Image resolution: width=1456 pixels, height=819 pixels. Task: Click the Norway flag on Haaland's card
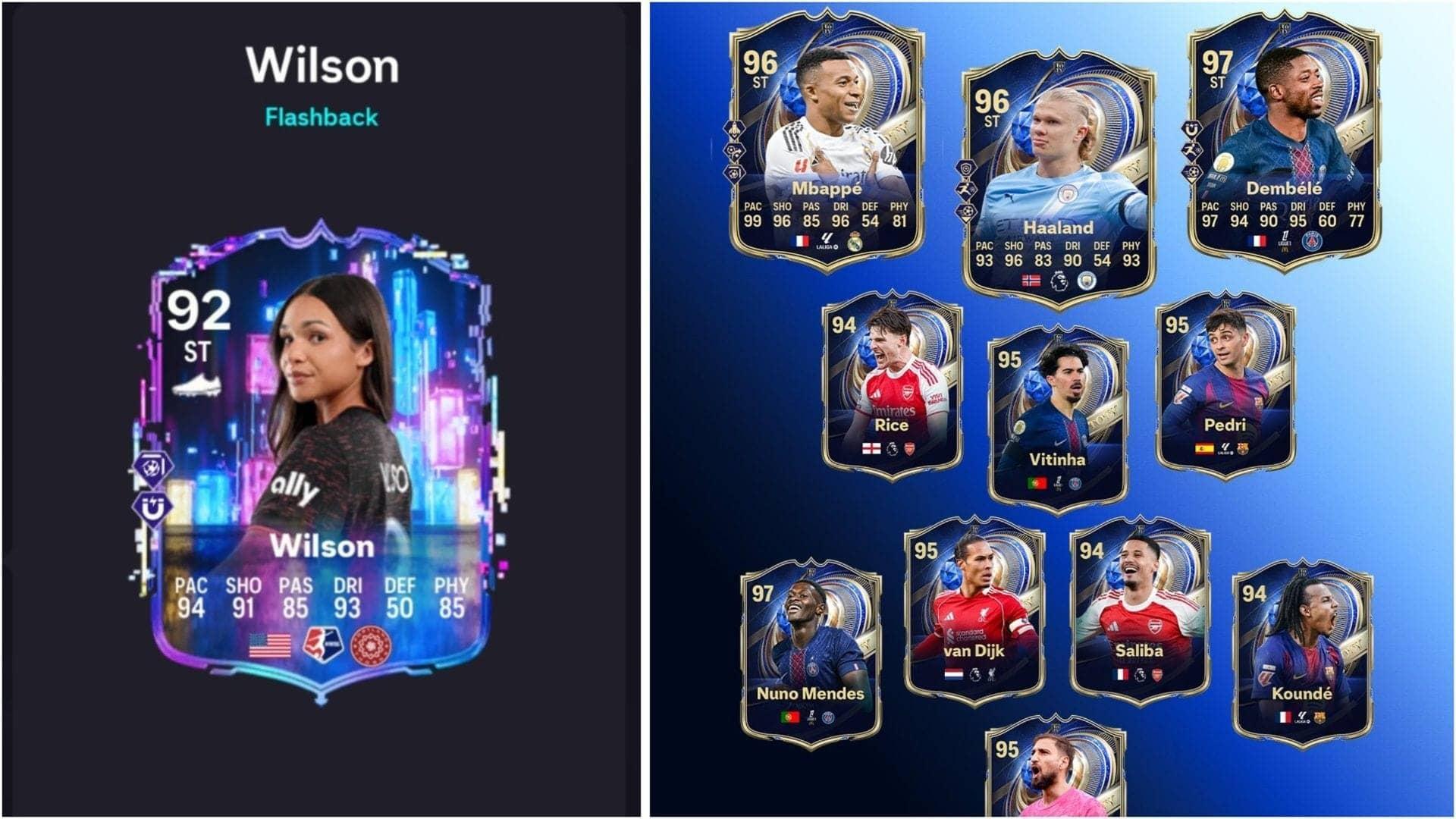pyautogui.click(x=1031, y=281)
